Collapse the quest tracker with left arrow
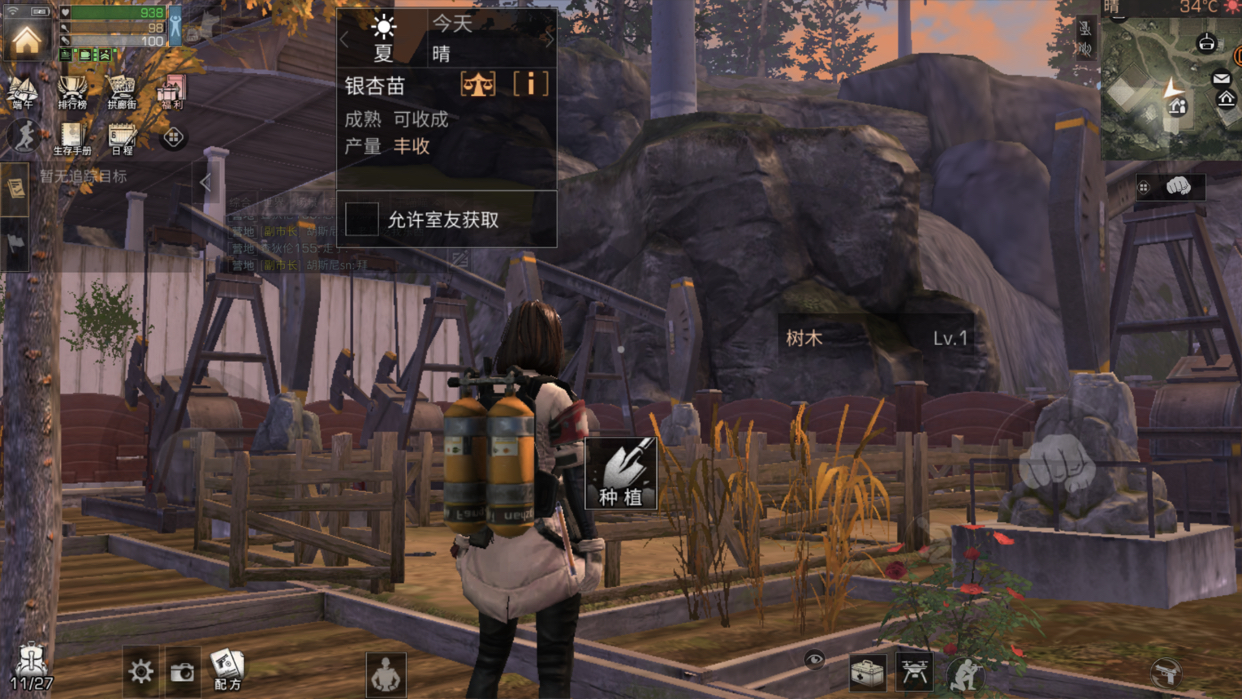Viewport: 1242px width, 699px height. [x=206, y=182]
